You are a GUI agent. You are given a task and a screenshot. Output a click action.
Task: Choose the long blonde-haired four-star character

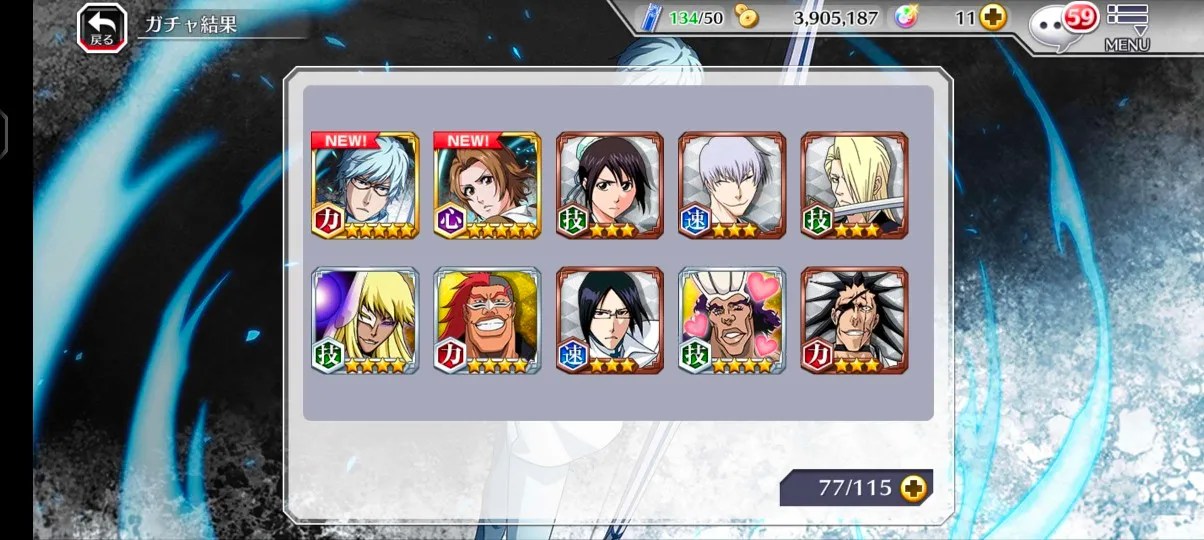coord(365,320)
